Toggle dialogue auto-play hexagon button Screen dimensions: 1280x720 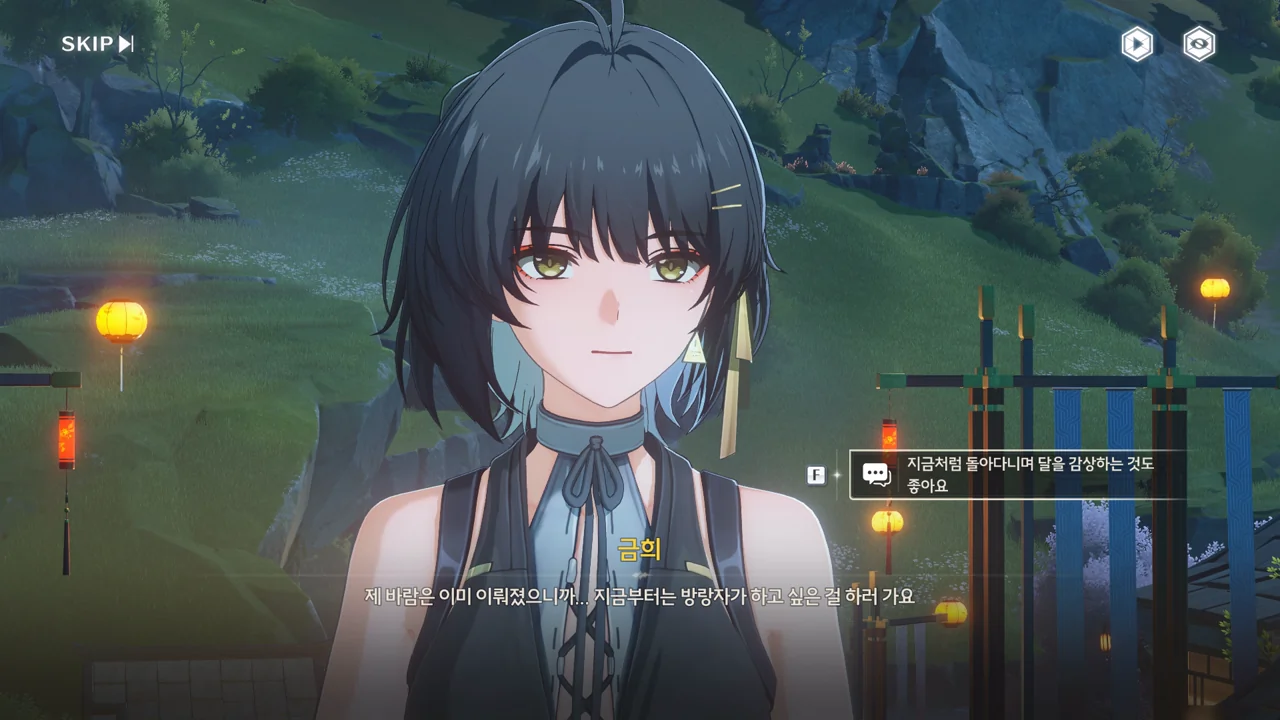[x=1136, y=44]
